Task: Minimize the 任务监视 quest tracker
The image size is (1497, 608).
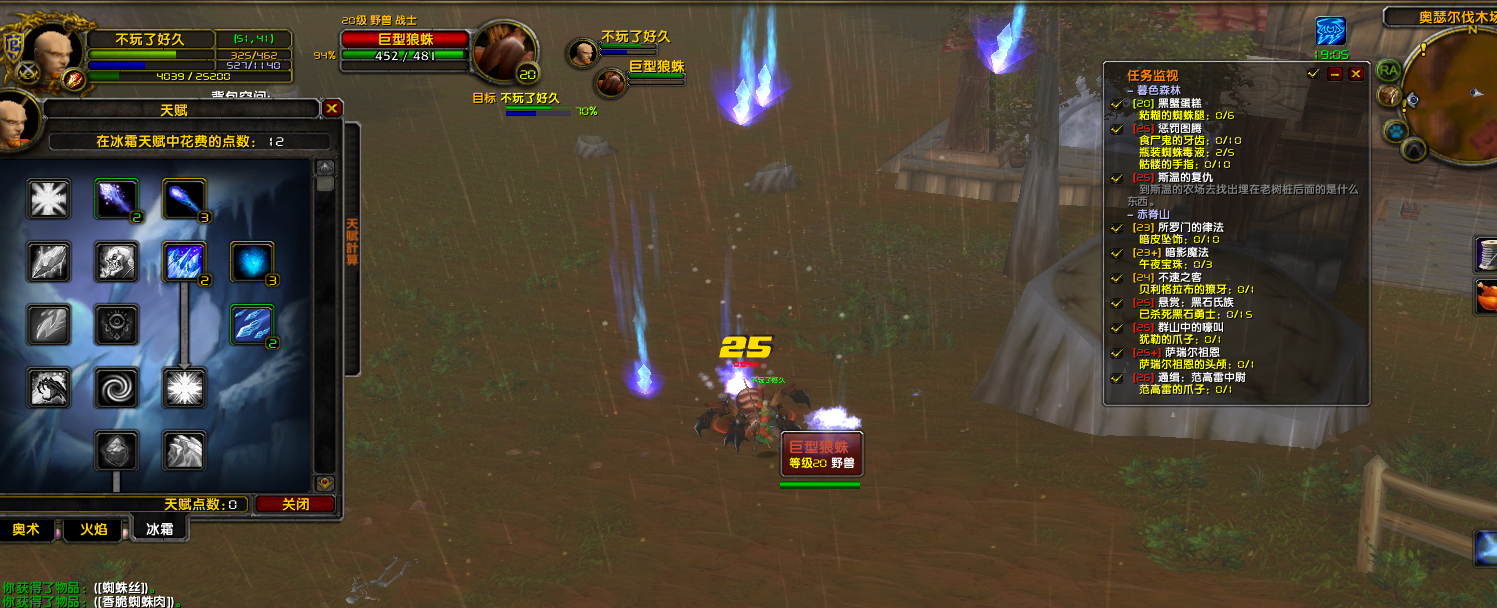Action: (1335, 74)
